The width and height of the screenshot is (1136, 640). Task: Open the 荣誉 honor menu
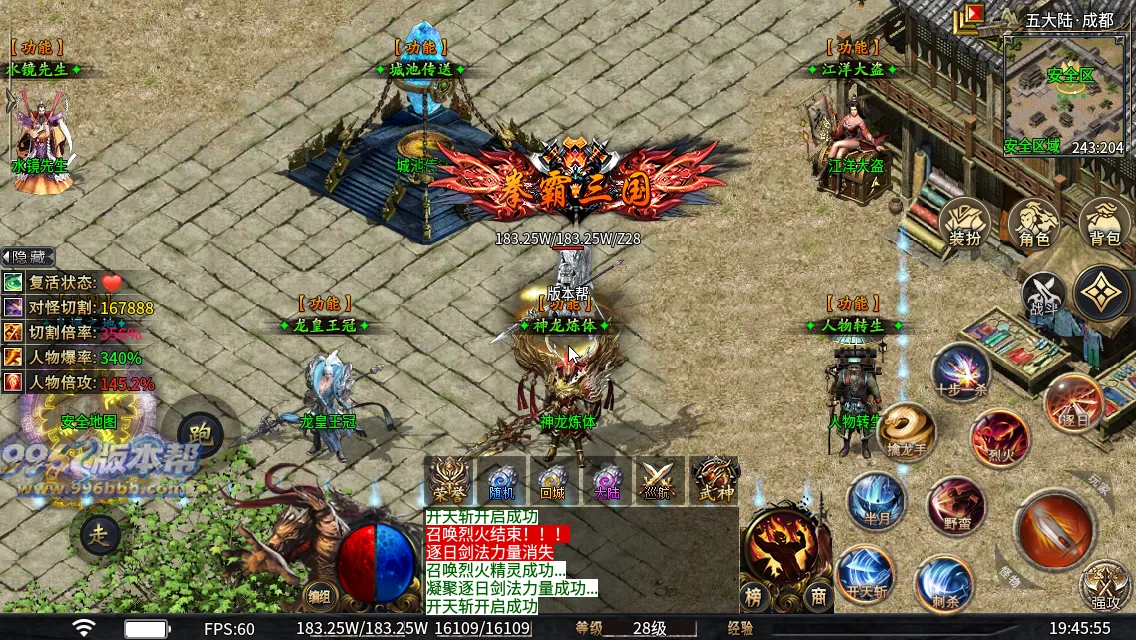(448, 481)
